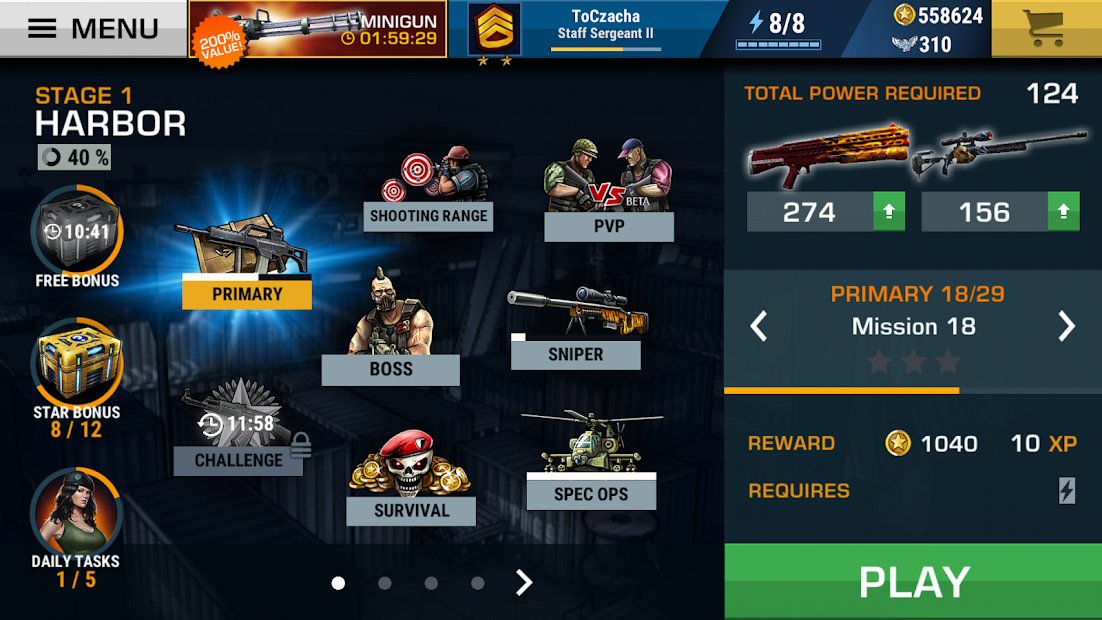
Task: Choose the Survival mode
Action: pos(411,480)
